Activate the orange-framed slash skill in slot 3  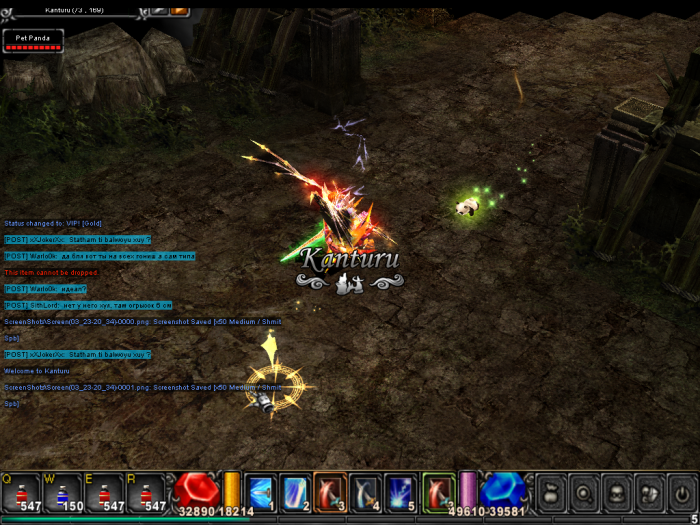pos(330,492)
